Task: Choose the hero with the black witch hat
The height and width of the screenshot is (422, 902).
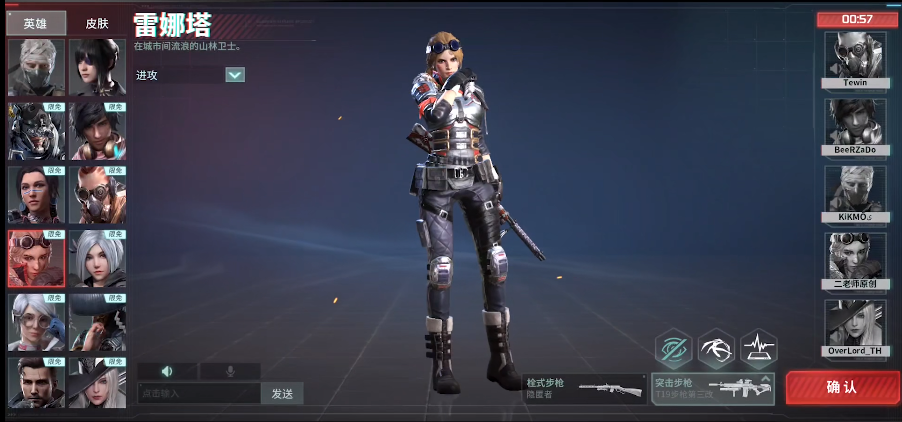Action: 97,385
